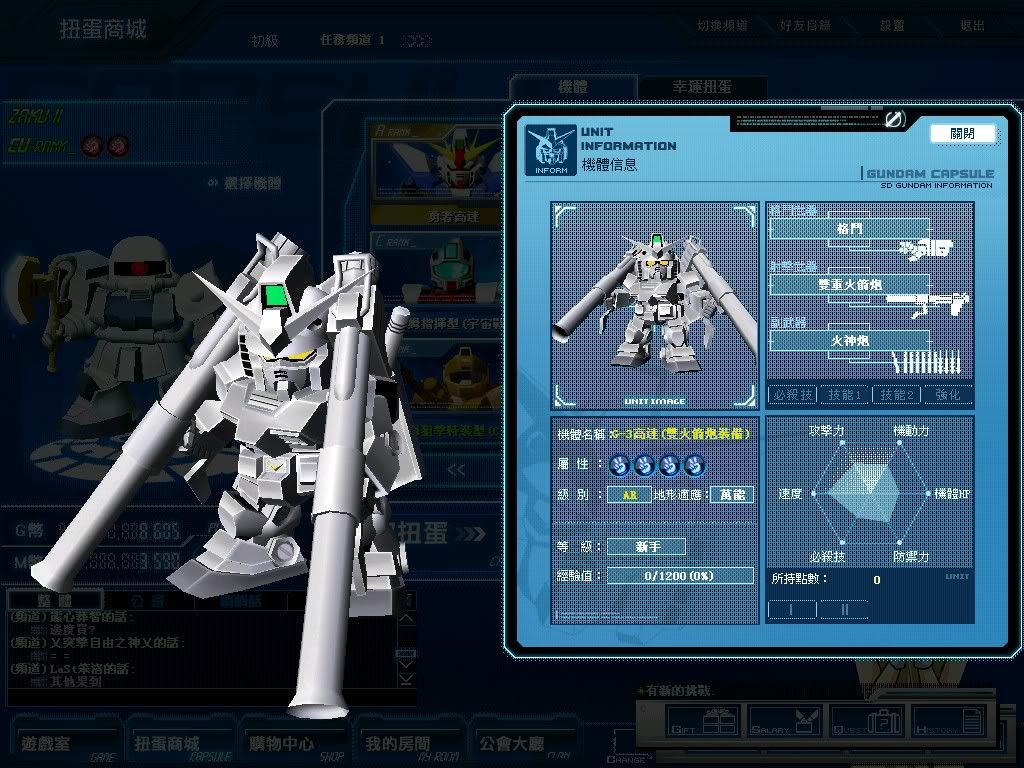Close the unit information panel with 關閉
The height and width of the screenshot is (768, 1024).
click(x=962, y=134)
